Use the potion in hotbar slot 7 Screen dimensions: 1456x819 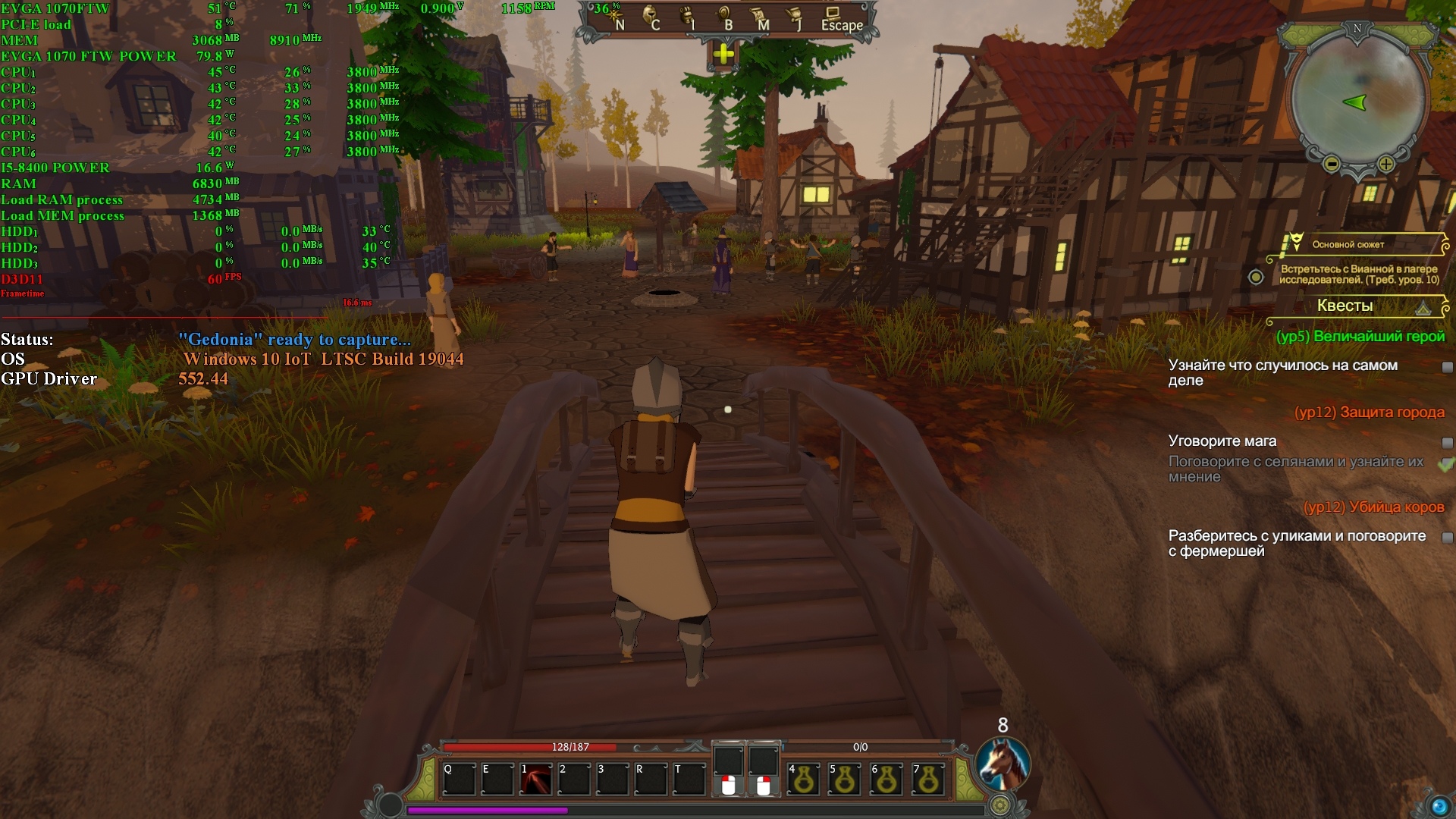point(928,780)
